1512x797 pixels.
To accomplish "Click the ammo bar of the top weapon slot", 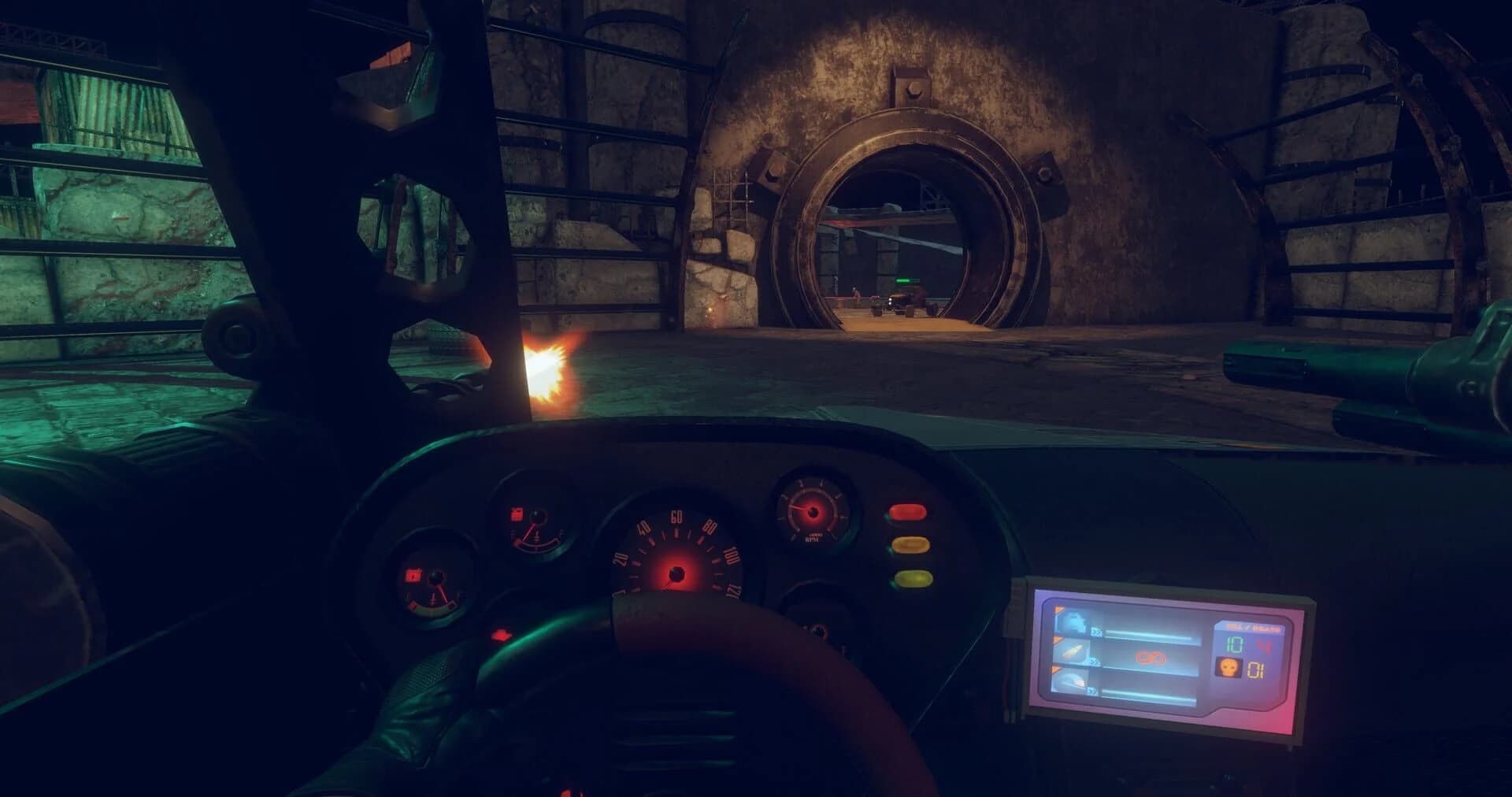I will click(x=1150, y=634).
